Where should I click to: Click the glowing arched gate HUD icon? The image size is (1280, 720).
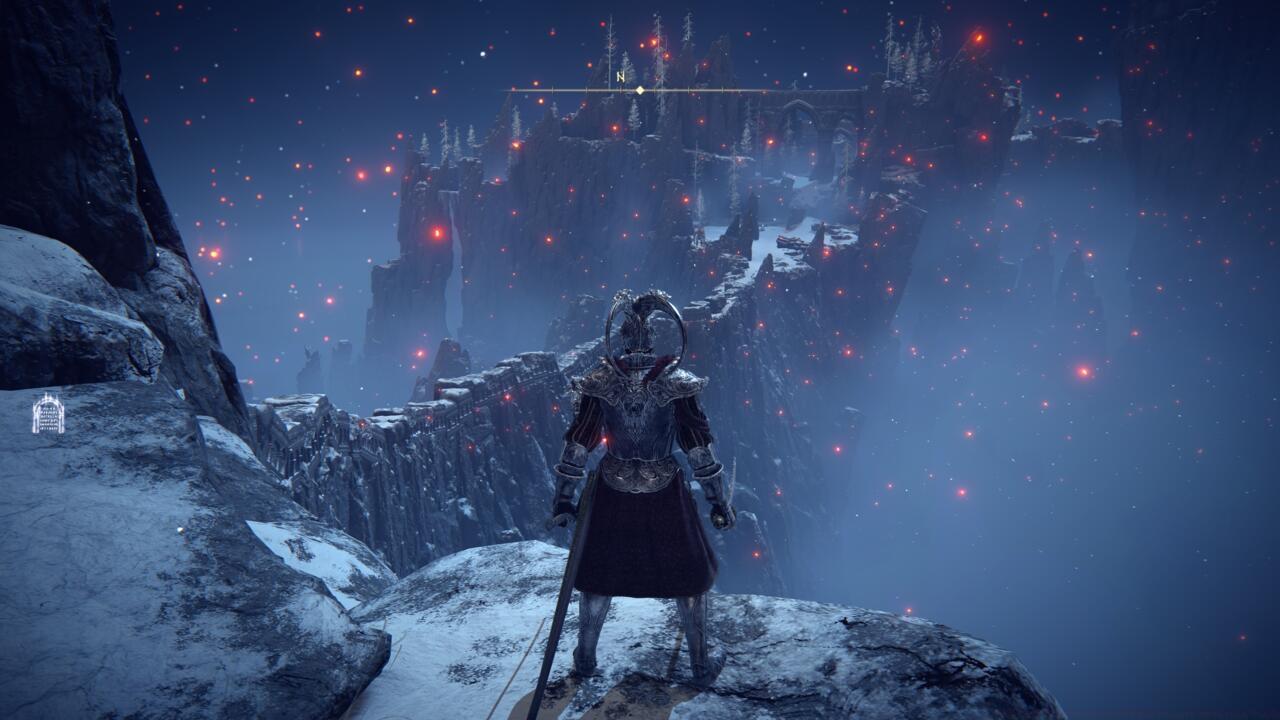click(48, 414)
